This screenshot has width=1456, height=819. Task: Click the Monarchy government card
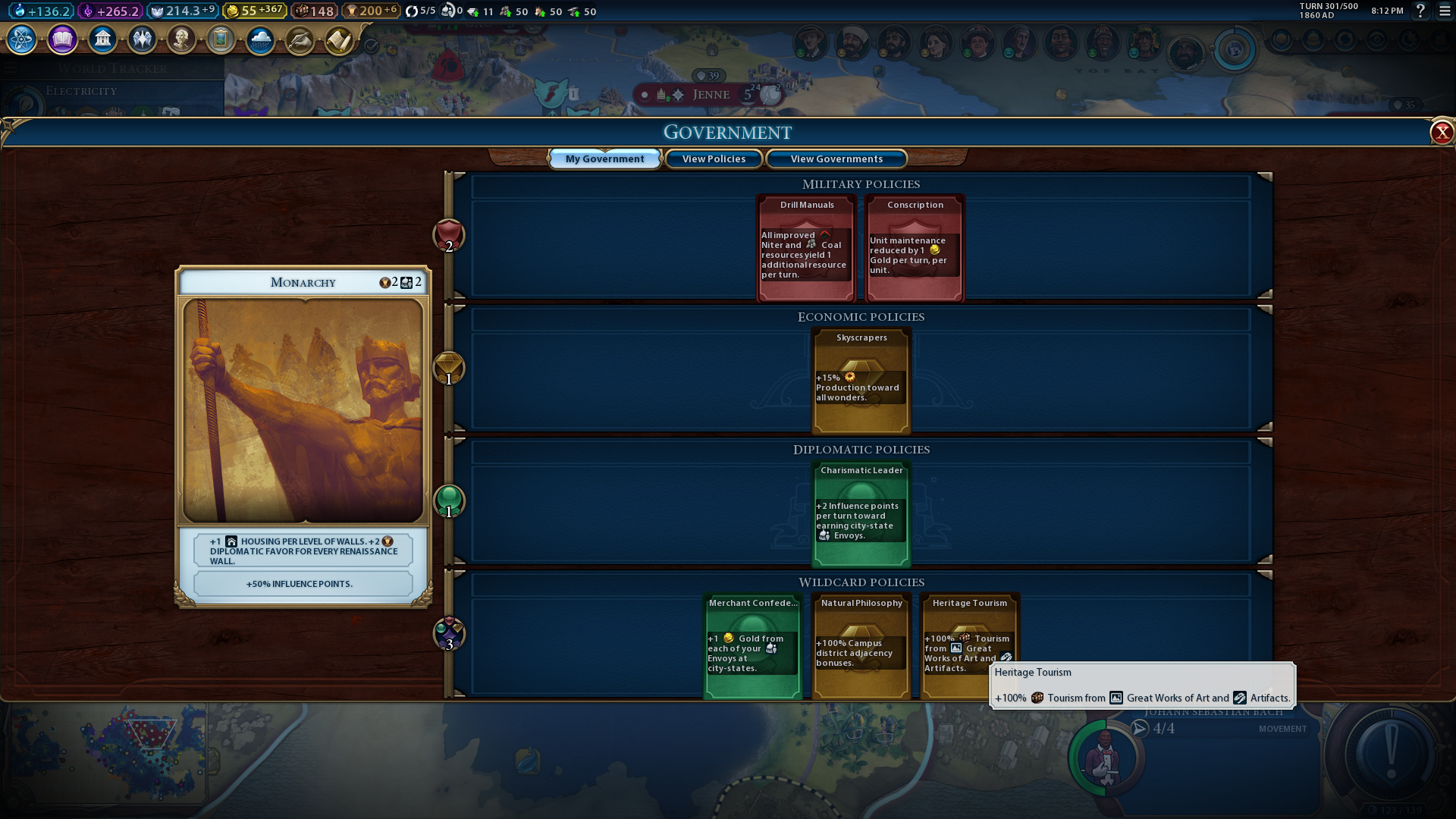coord(303,409)
